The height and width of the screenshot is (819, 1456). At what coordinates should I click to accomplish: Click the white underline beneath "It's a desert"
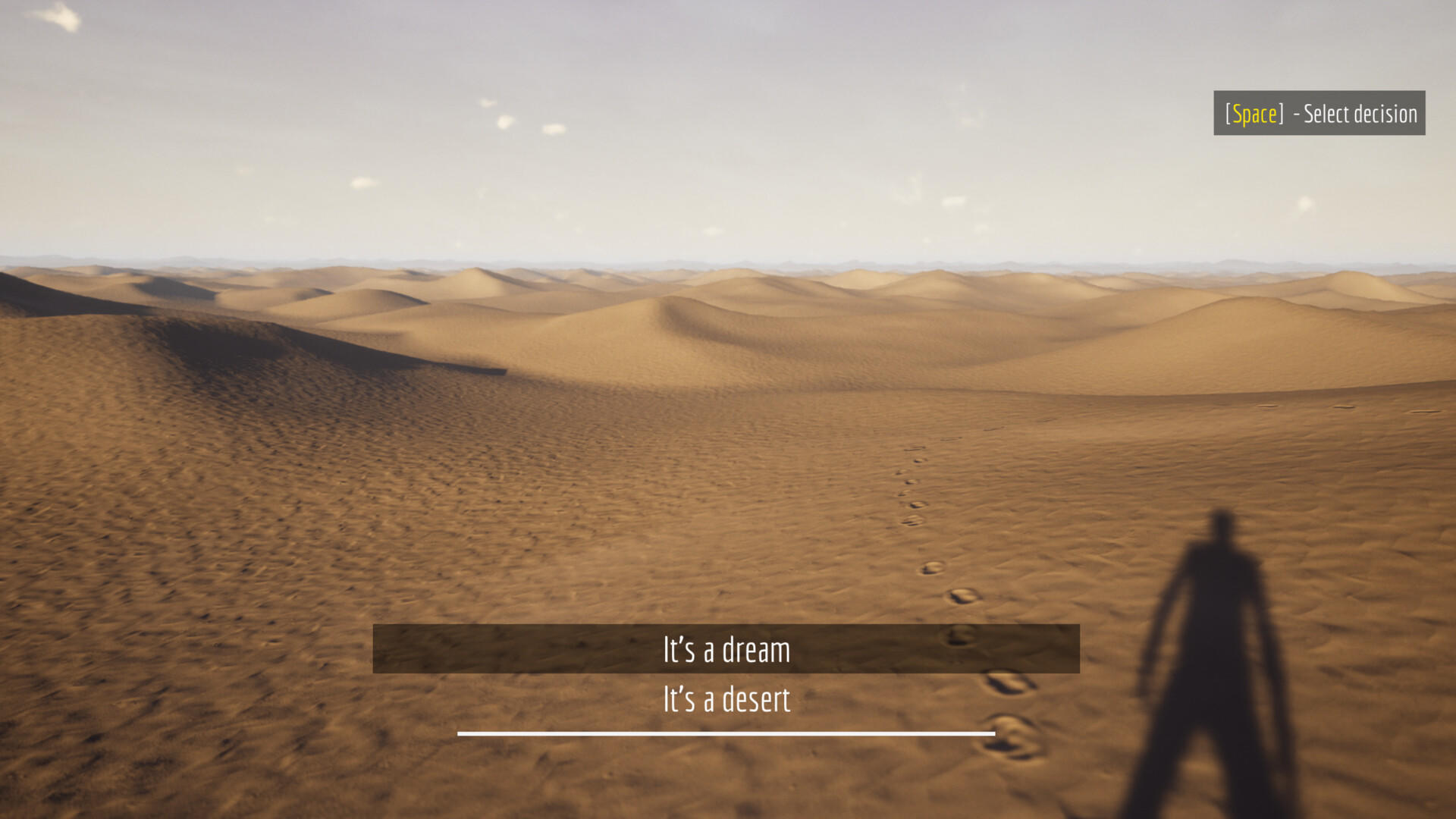[726, 733]
